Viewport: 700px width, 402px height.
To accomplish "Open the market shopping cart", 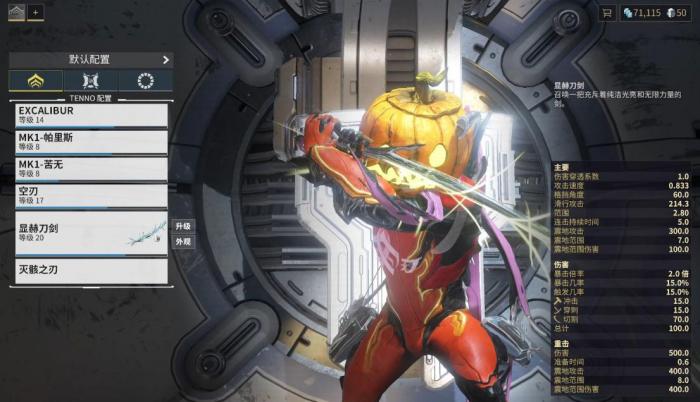I will 605,12.
